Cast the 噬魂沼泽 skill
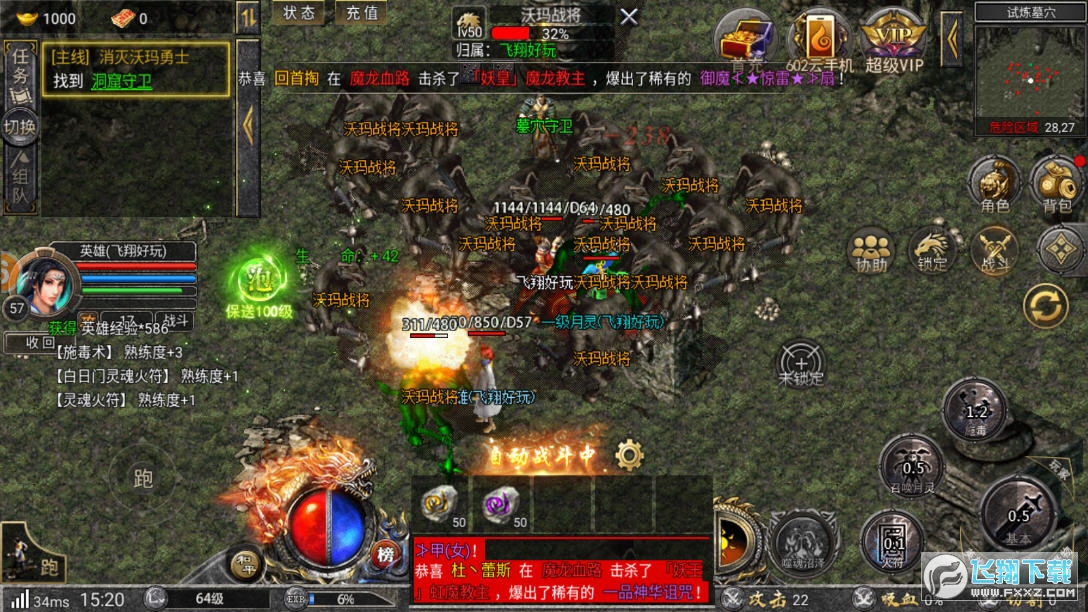Viewport: 1088px width, 612px height. (x=804, y=542)
